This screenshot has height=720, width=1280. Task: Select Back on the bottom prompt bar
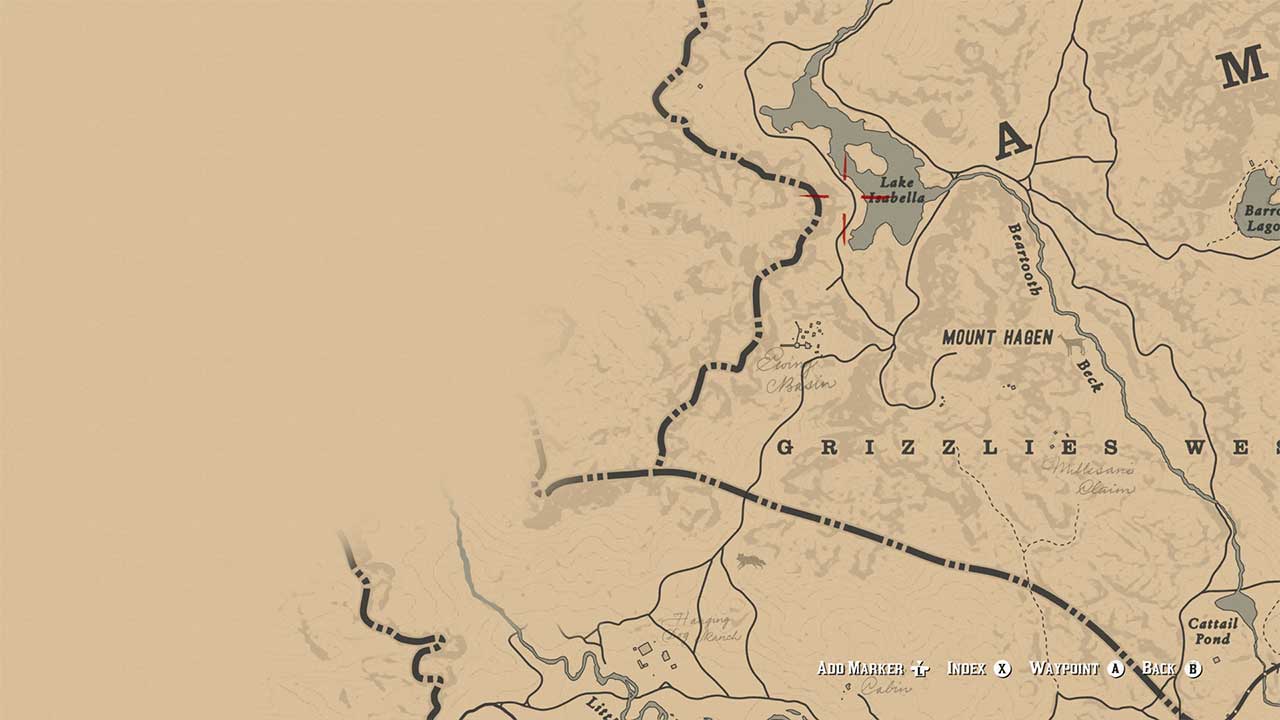[1157, 669]
